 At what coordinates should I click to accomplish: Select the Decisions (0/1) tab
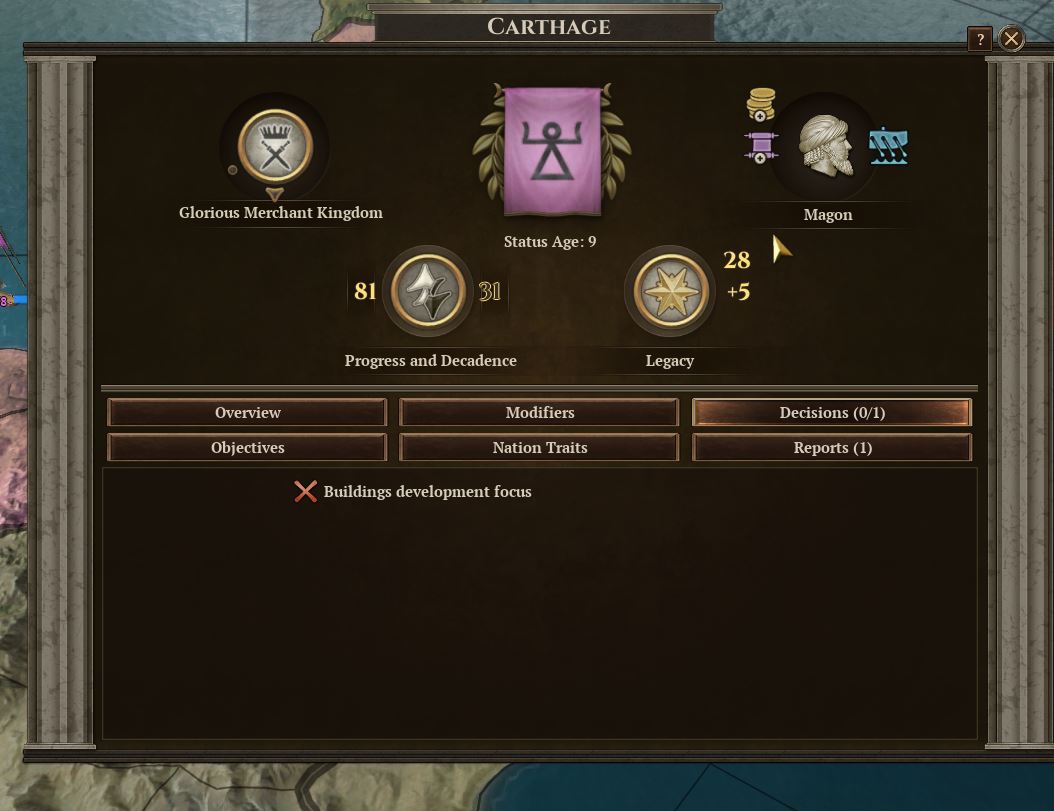coord(831,413)
